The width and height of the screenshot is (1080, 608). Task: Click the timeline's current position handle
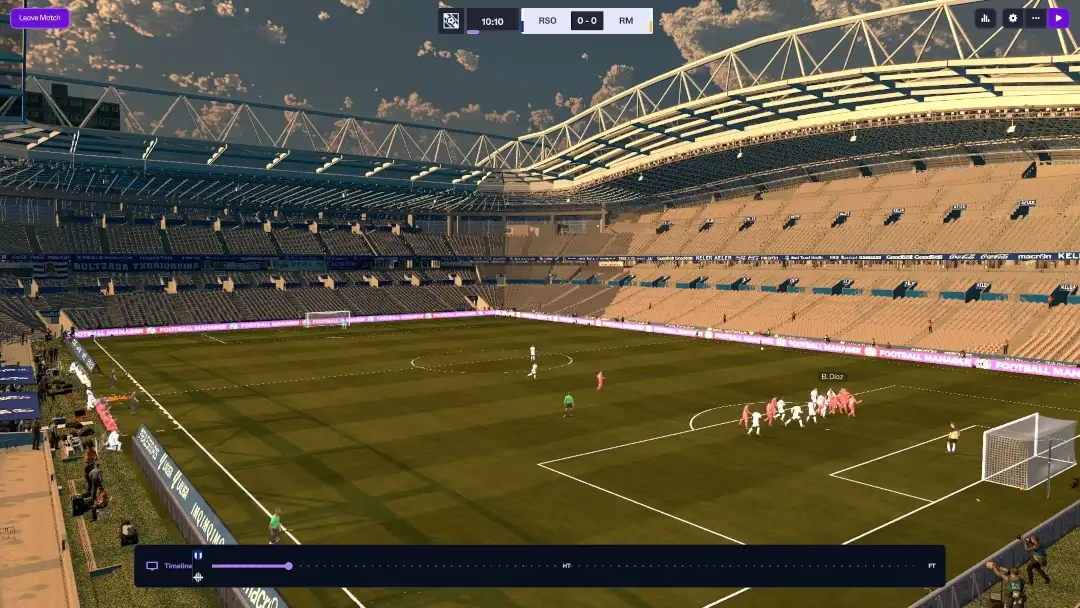tap(289, 566)
